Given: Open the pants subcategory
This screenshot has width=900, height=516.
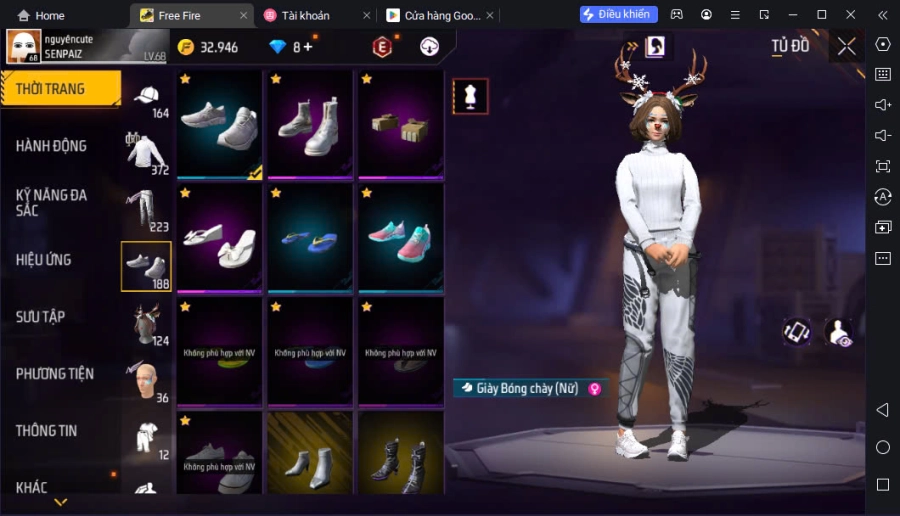Looking at the screenshot, I should coord(146,211).
